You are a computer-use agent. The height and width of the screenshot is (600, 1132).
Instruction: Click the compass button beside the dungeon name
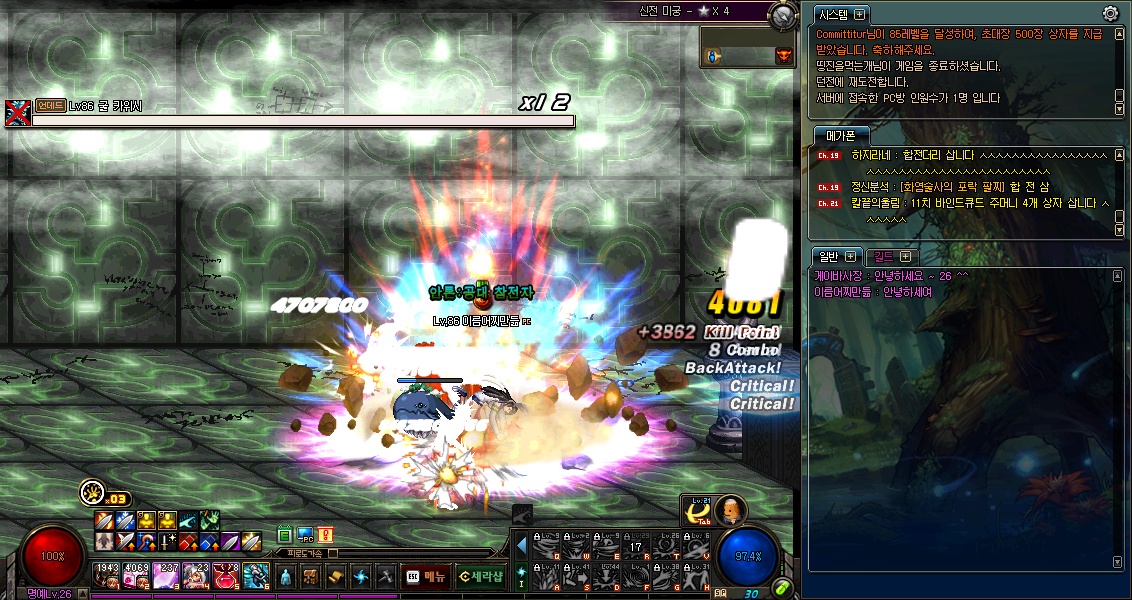point(783,14)
